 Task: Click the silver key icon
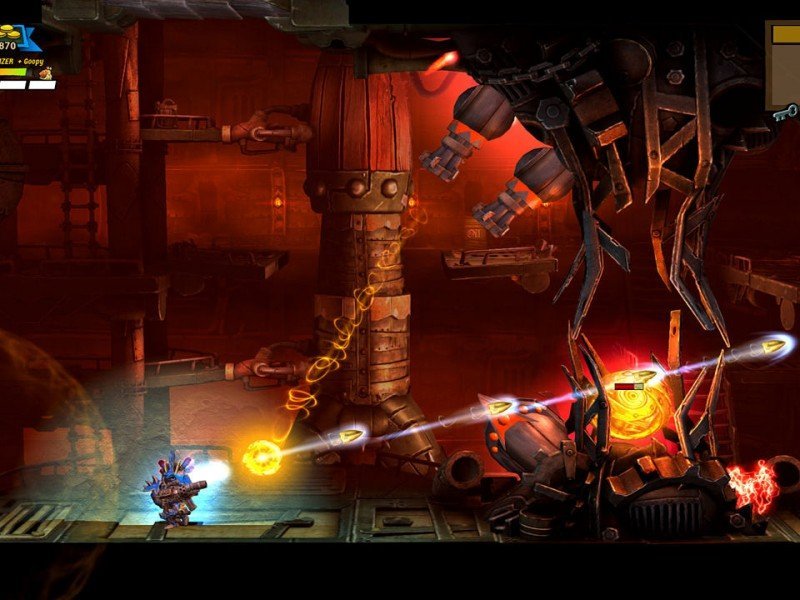tap(785, 113)
